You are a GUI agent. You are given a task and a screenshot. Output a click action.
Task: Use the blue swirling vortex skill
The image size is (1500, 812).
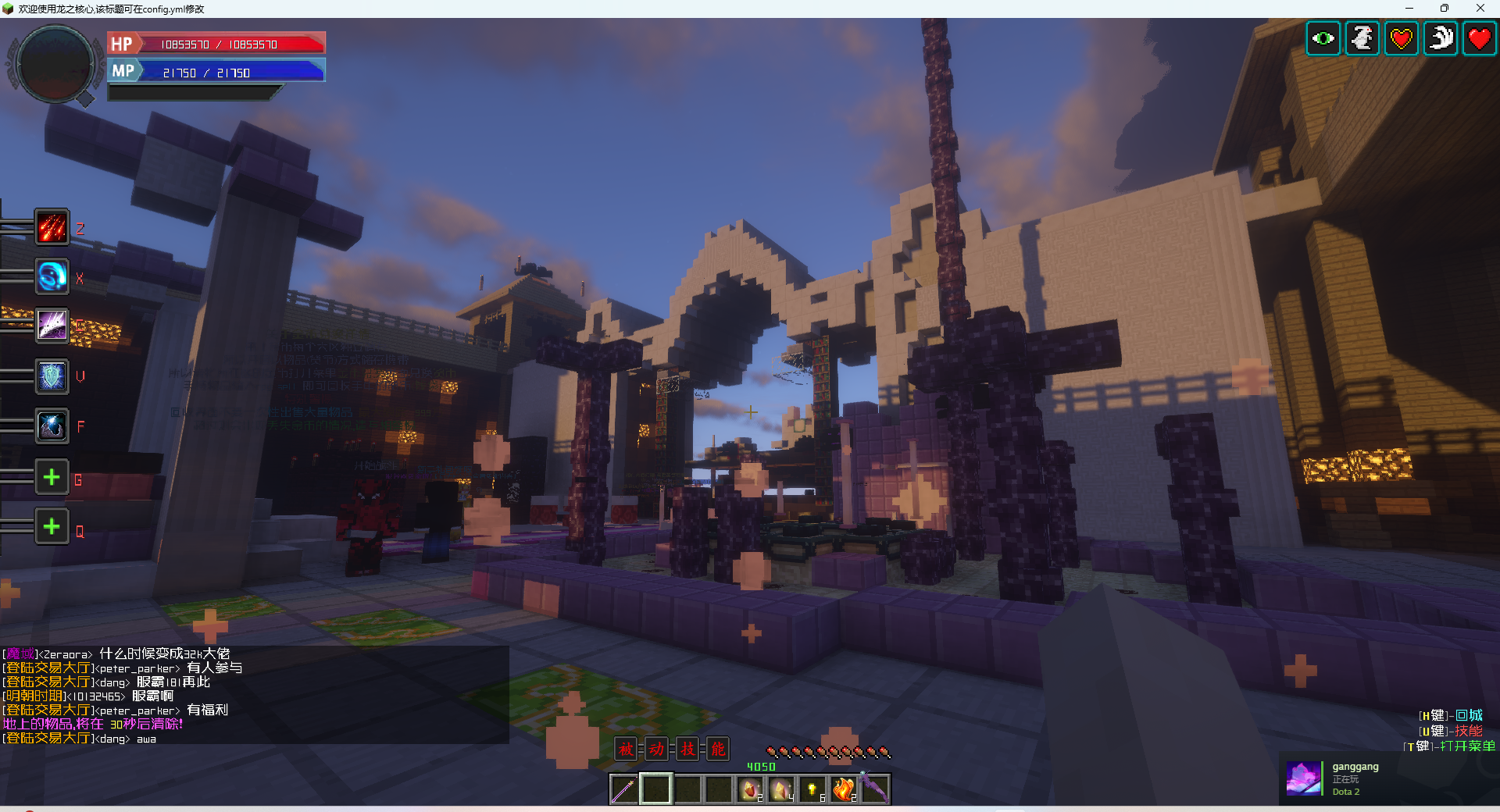pos(52,277)
